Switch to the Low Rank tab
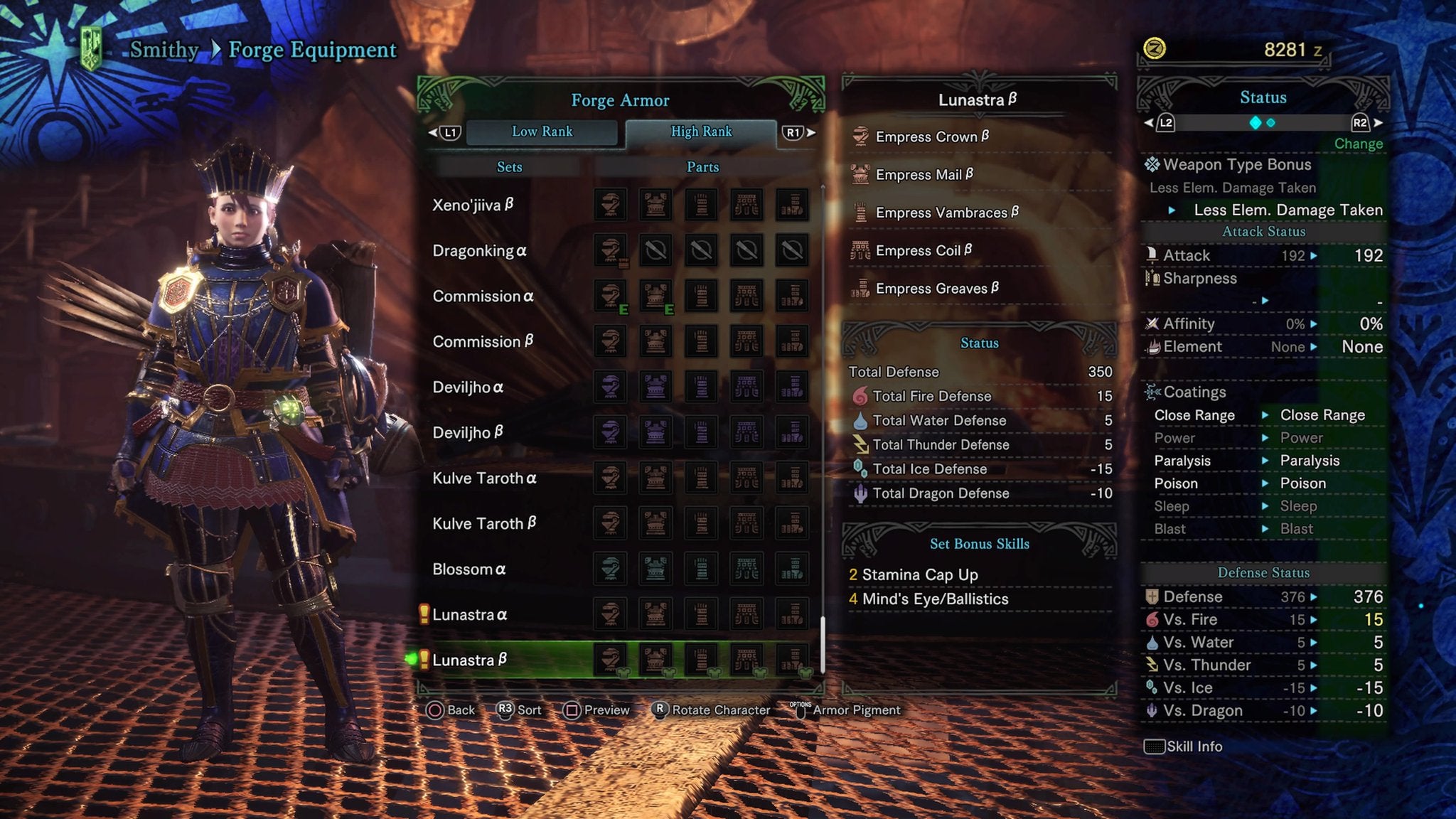 tap(543, 131)
